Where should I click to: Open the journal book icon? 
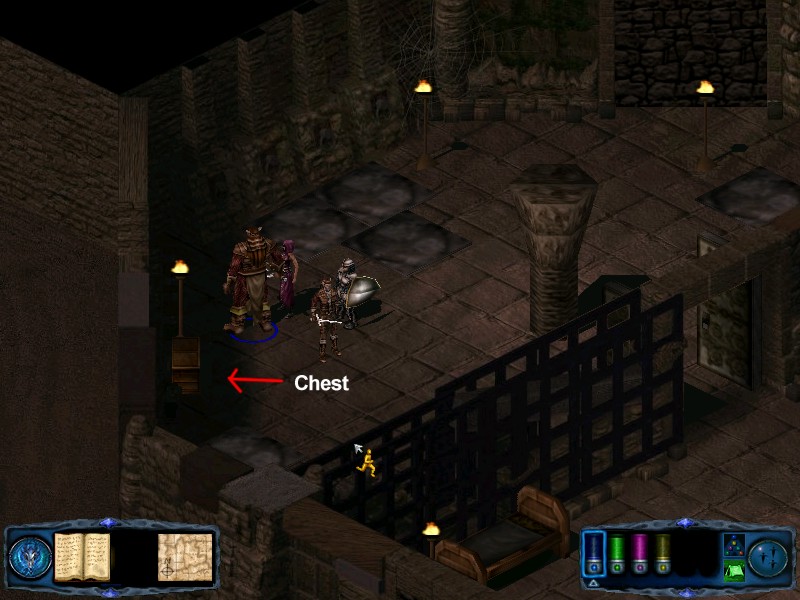82,556
